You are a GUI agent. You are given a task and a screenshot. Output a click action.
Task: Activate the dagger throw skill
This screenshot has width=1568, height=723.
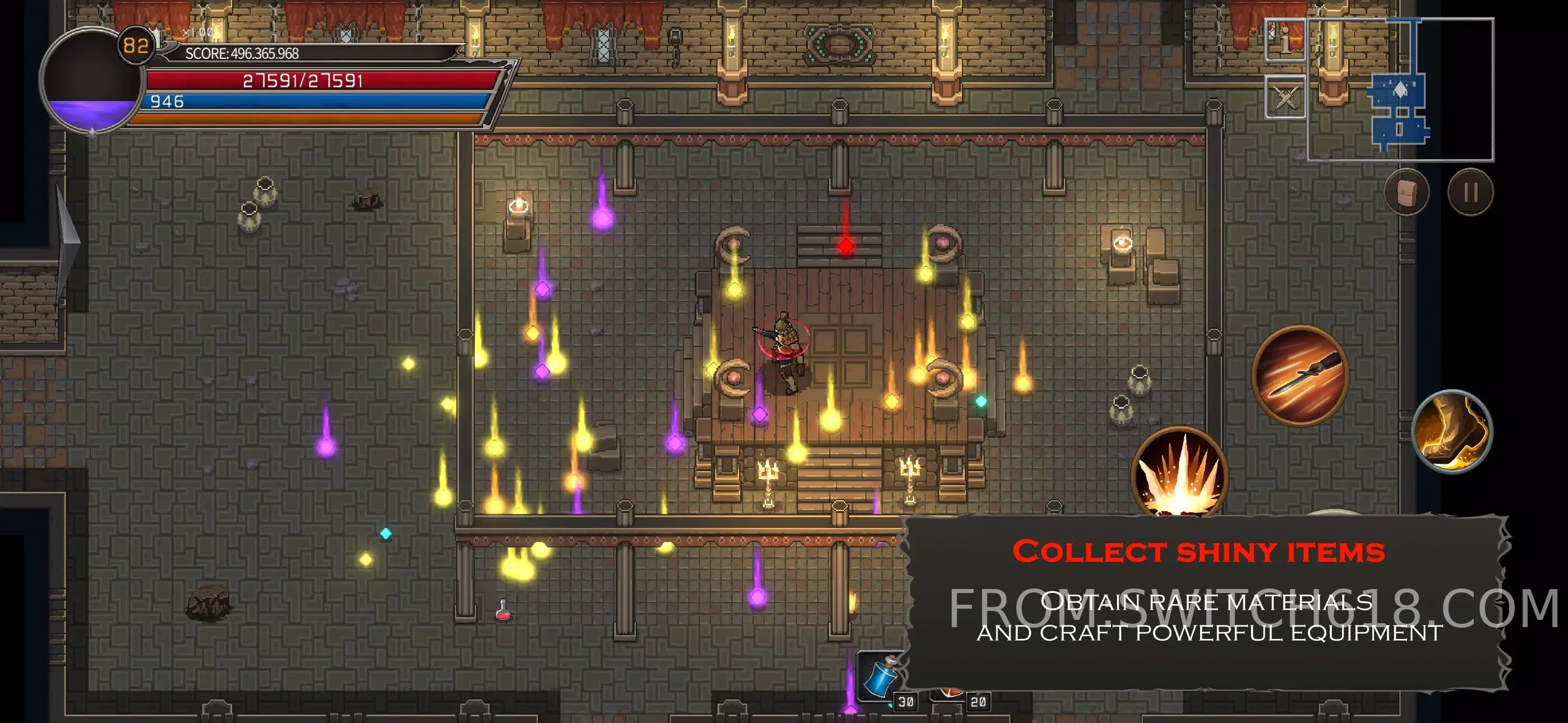1300,375
